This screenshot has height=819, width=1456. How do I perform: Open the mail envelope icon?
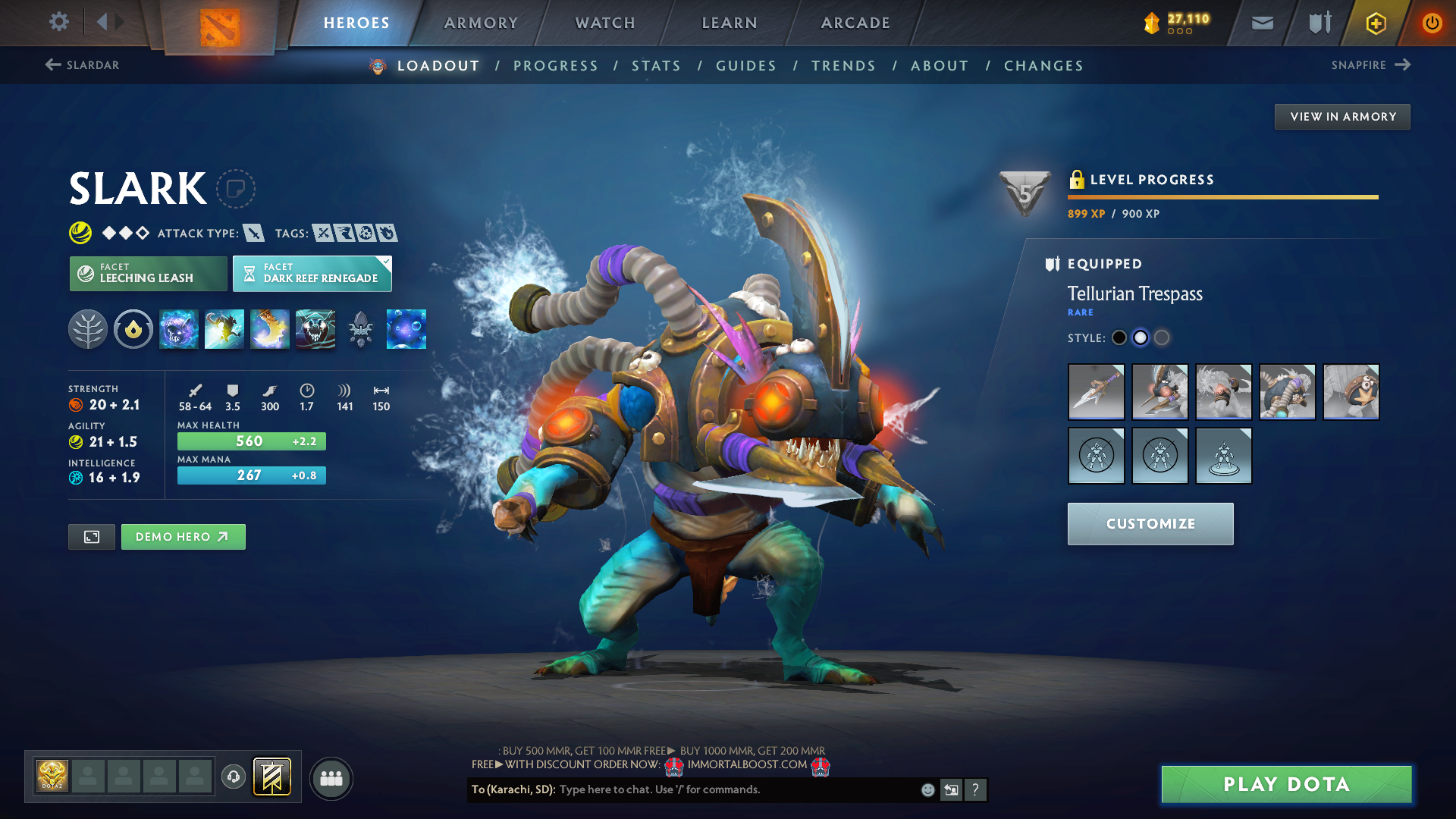click(1262, 23)
